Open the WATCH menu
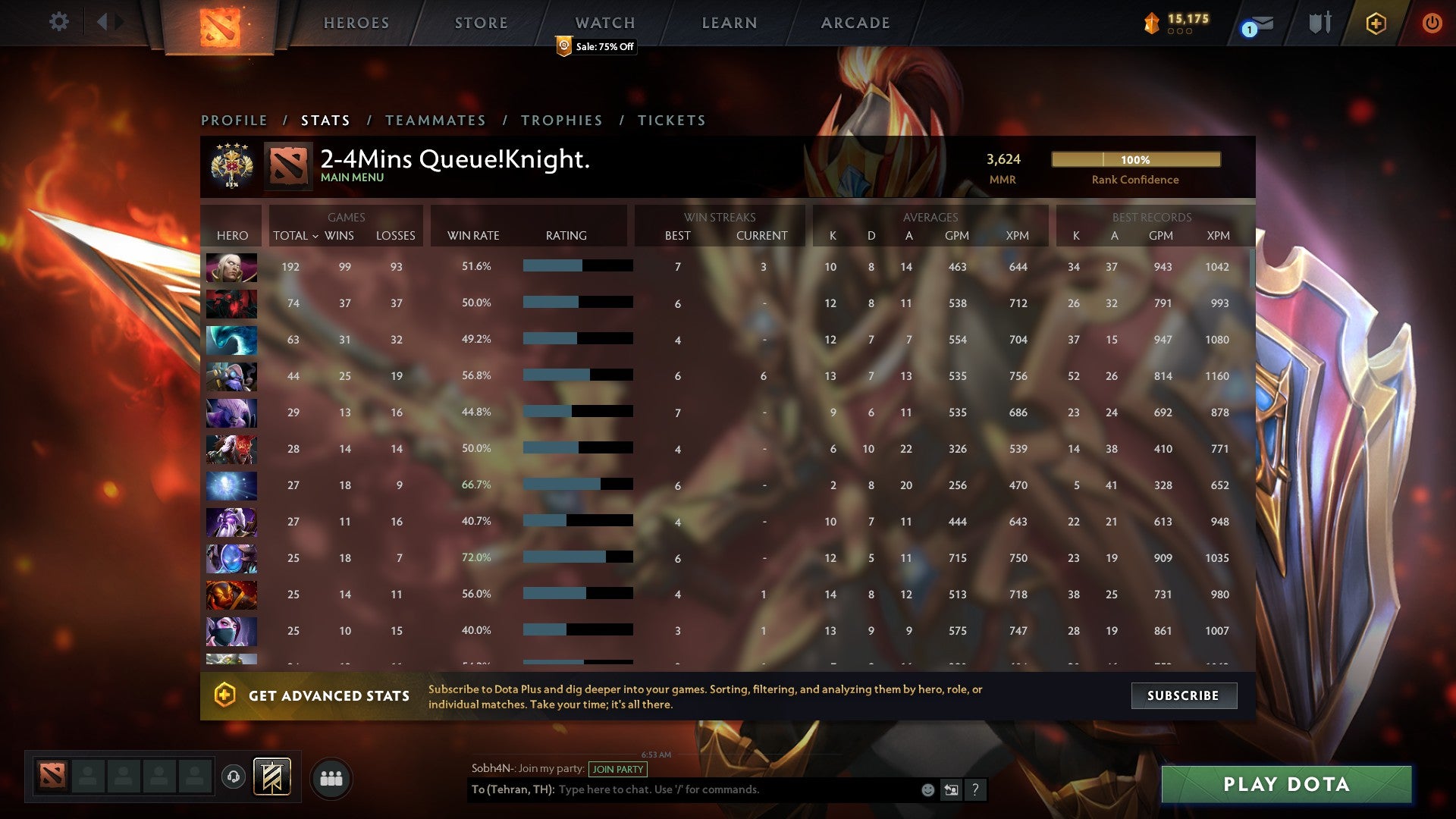The width and height of the screenshot is (1456, 819). click(604, 23)
